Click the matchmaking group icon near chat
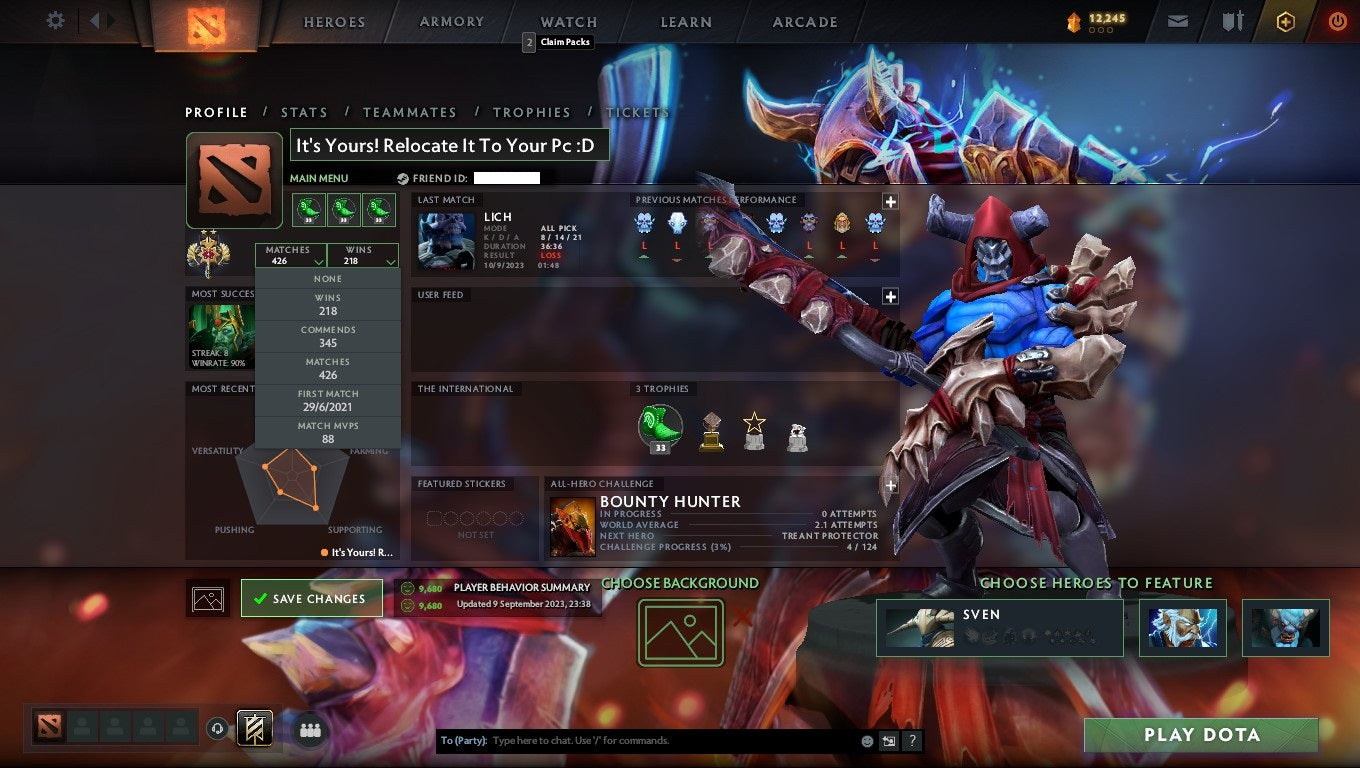1360x768 pixels. [310, 731]
